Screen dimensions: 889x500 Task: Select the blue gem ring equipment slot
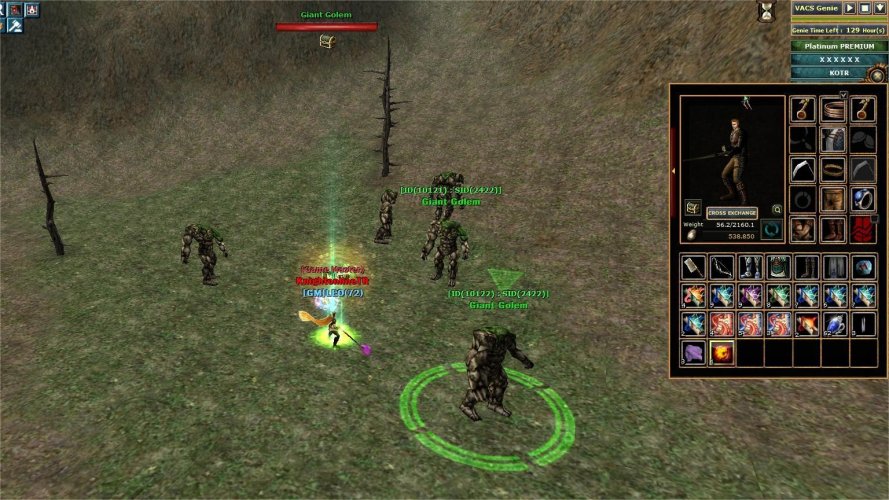863,199
